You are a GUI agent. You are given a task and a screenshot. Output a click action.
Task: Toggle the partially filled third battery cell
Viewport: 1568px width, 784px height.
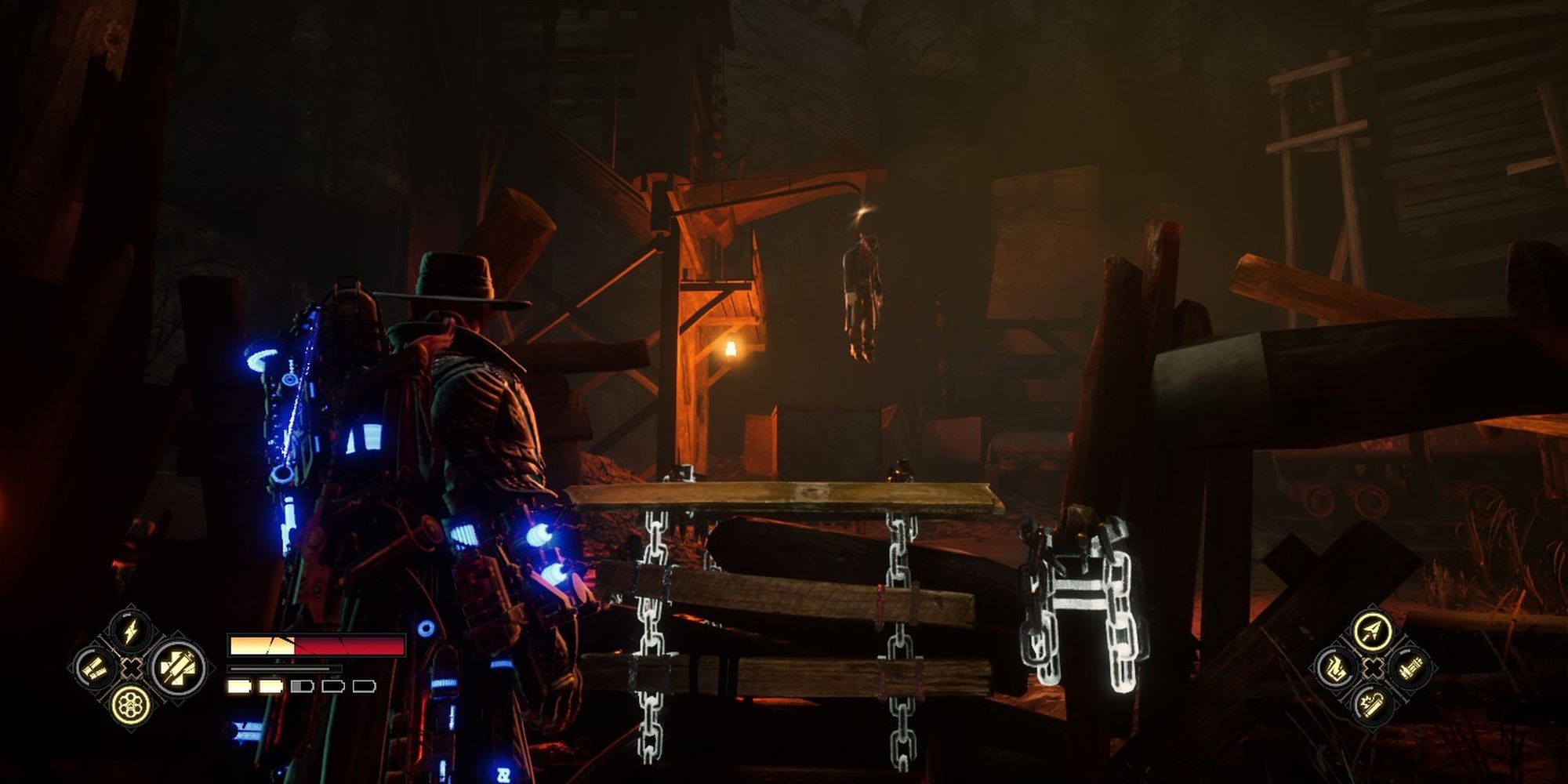[x=302, y=687]
